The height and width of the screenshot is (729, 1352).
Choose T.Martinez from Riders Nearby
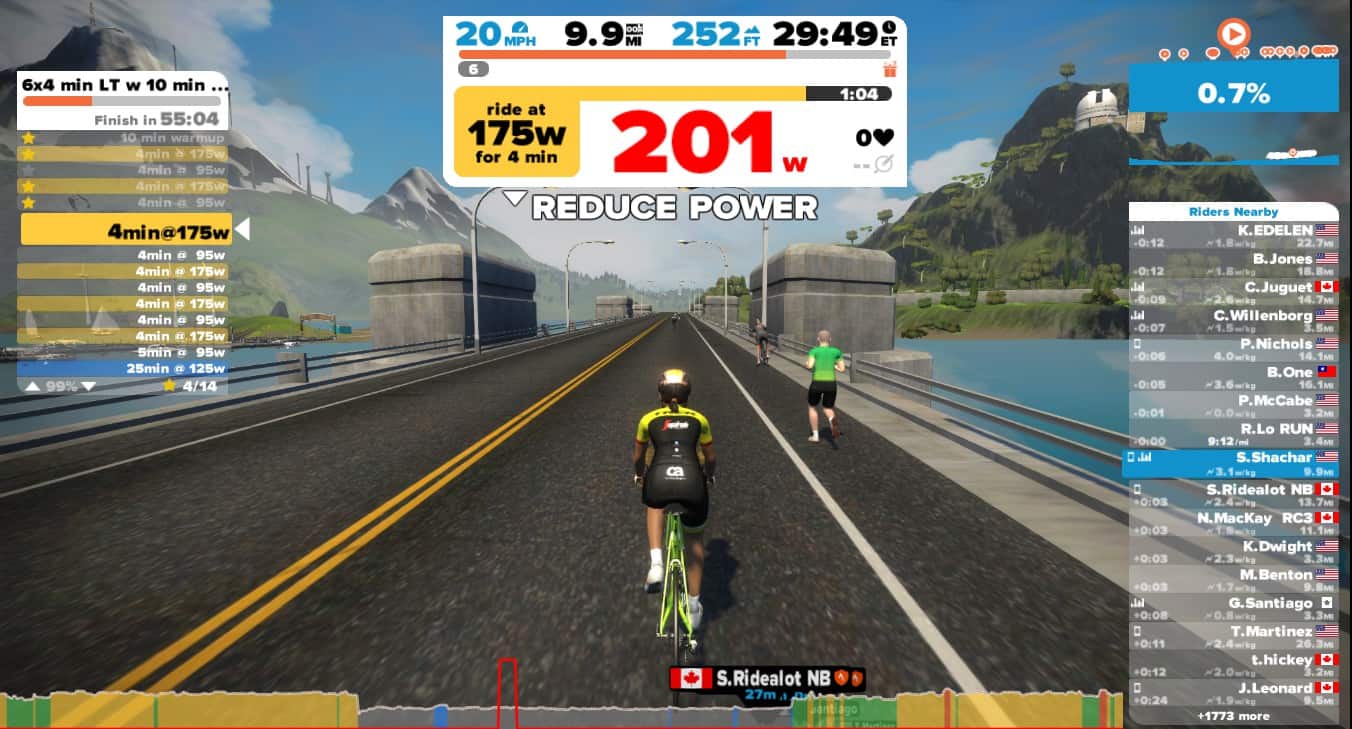pyautogui.click(x=1233, y=637)
